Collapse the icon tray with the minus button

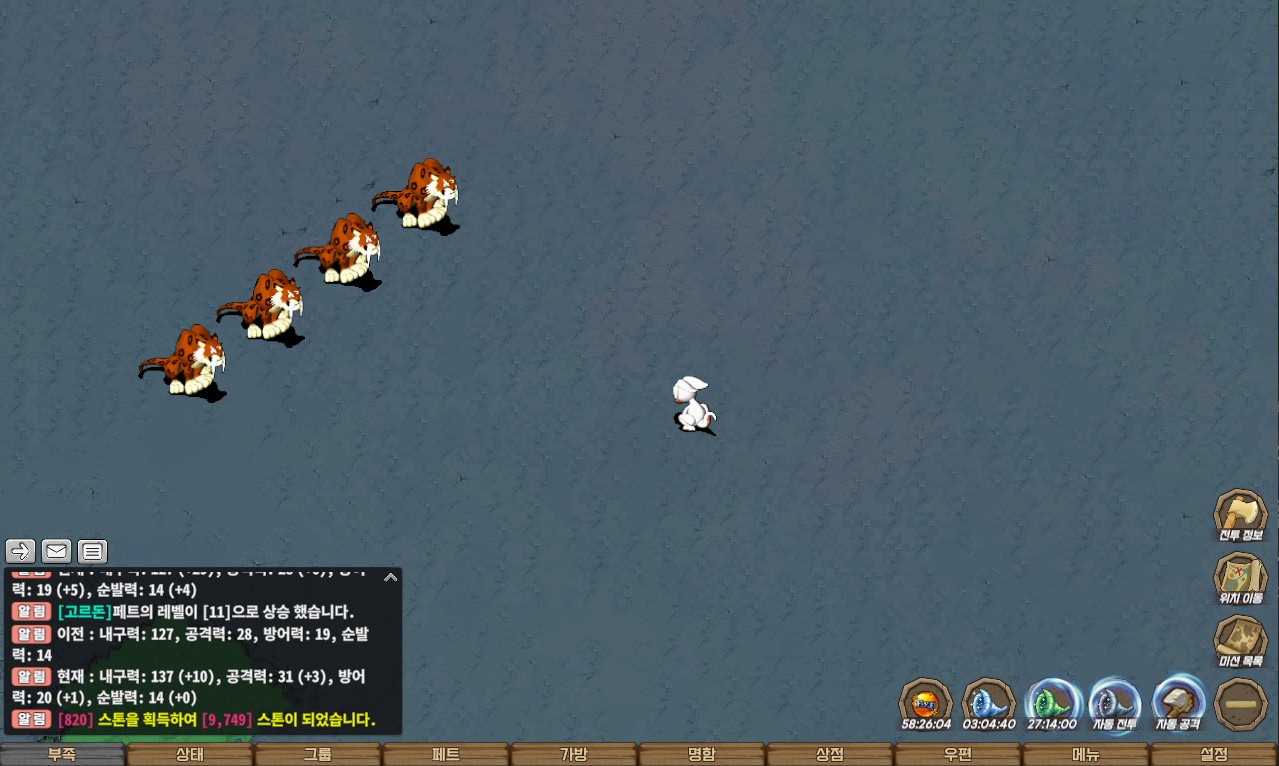tap(1240, 703)
